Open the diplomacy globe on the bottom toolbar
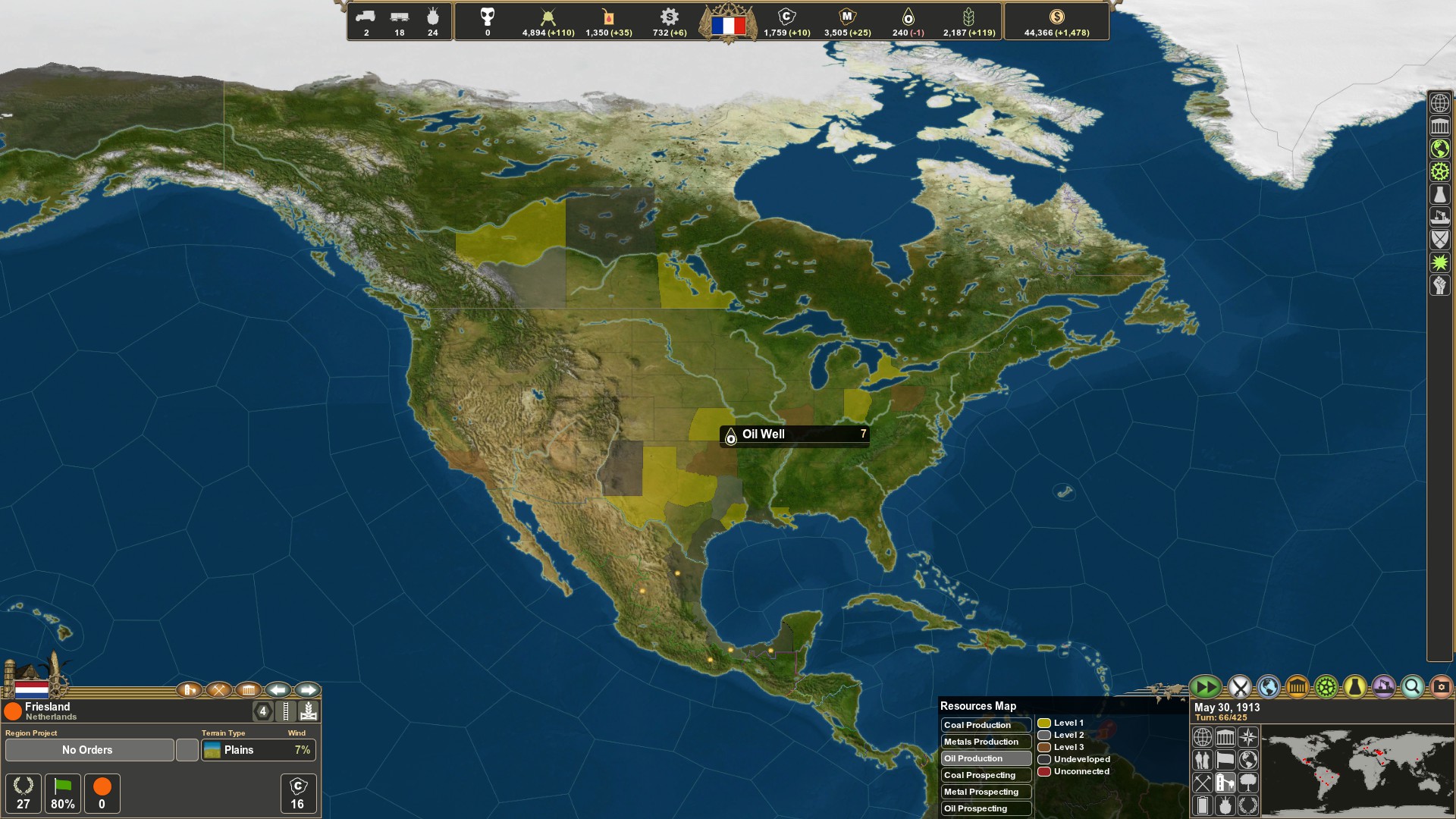Image resolution: width=1456 pixels, height=819 pixels. (x=1267, y=687)
